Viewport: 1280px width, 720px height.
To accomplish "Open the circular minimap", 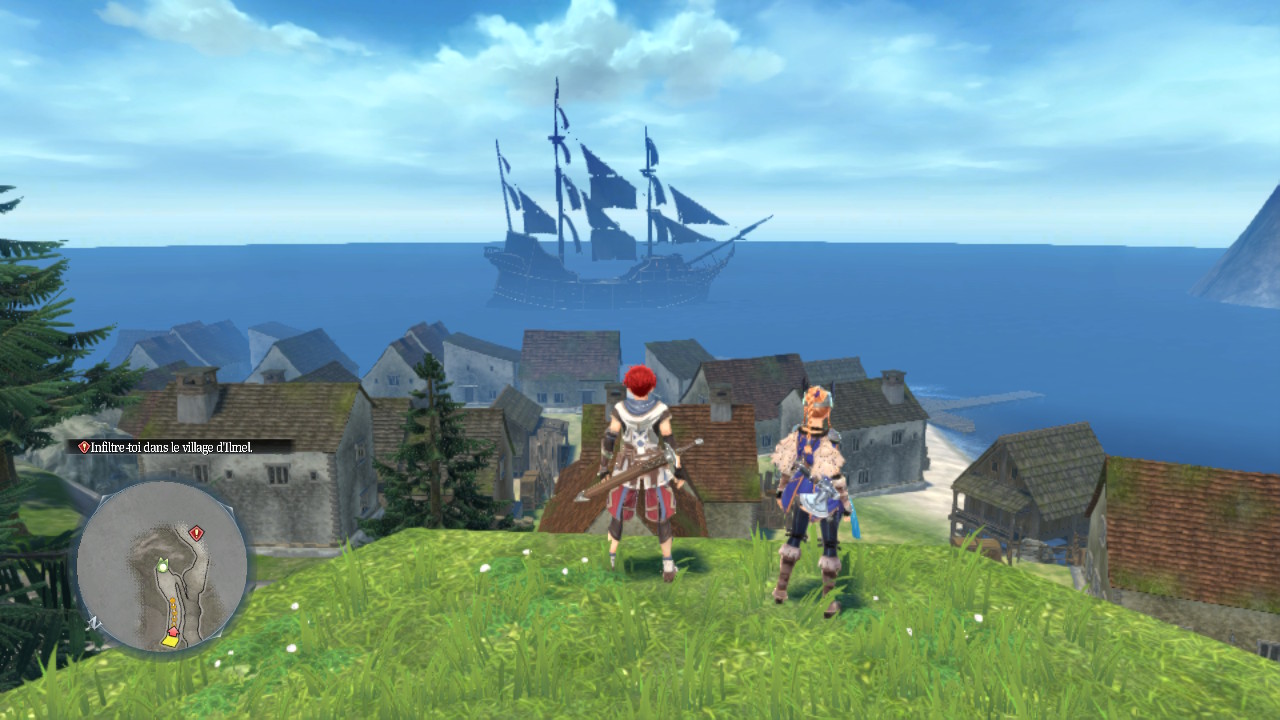I will tap(161, 567).
